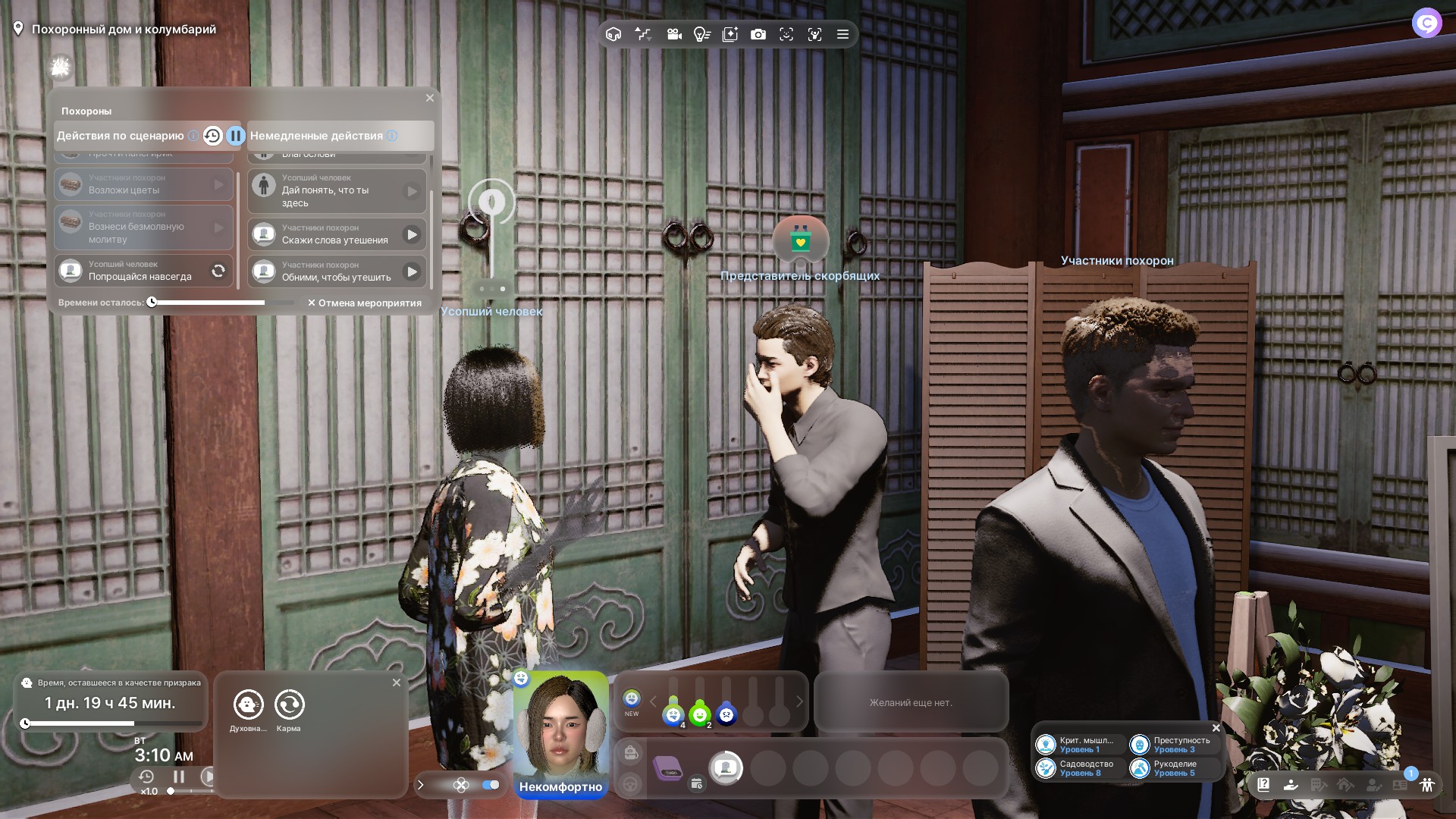
Task: Select the purple phone inventory item
Action: point(668,768)
